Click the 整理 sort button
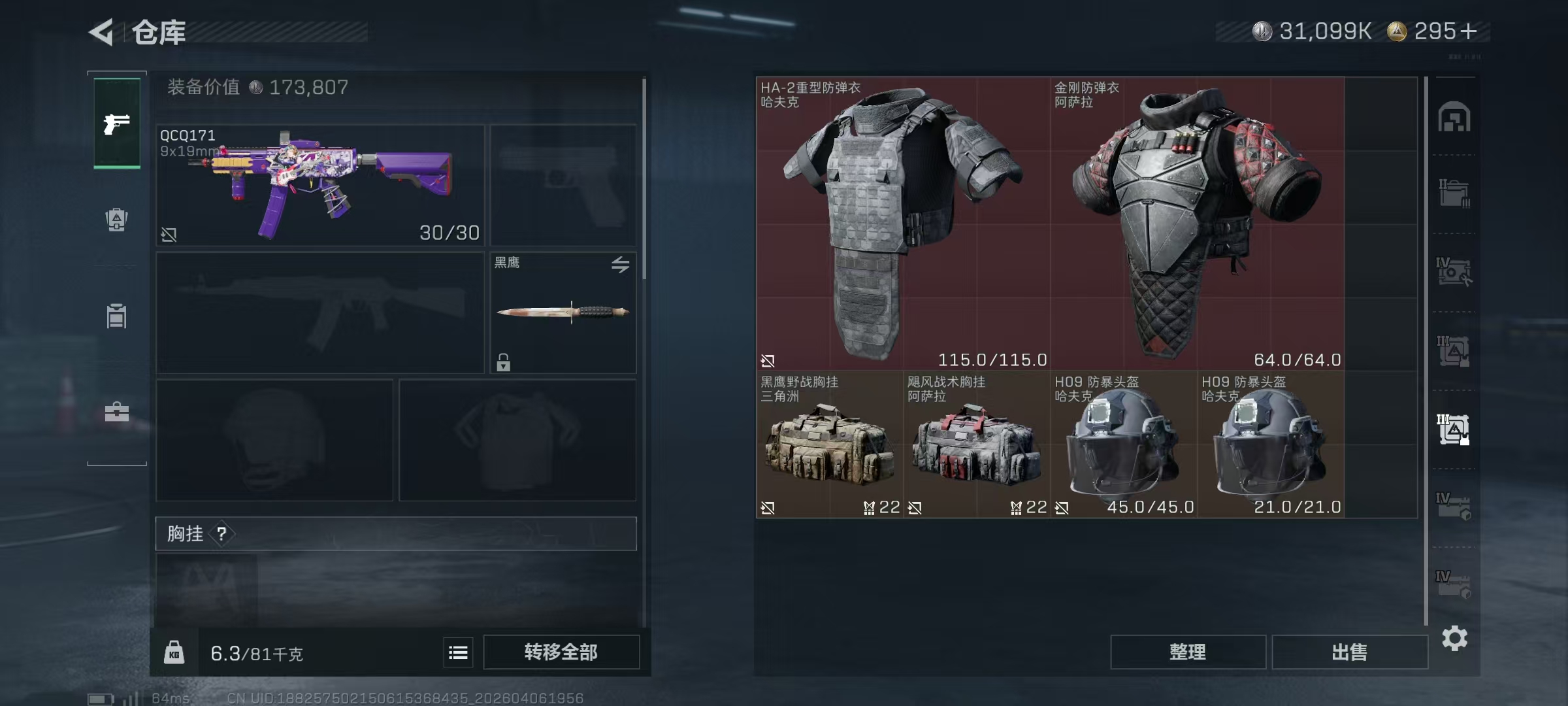 pyautogui.click(x=1187, y=652)
